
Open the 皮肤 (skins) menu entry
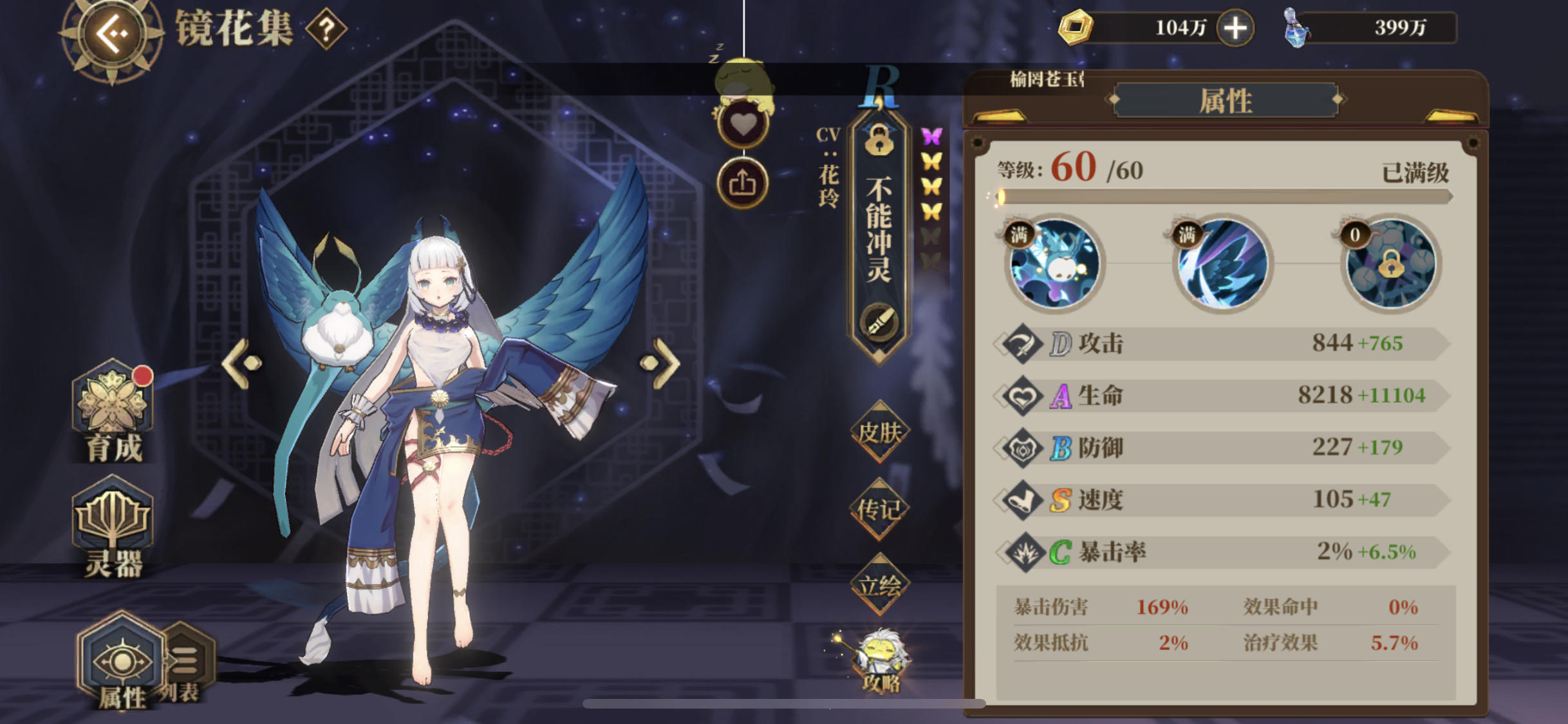(880, 432)
